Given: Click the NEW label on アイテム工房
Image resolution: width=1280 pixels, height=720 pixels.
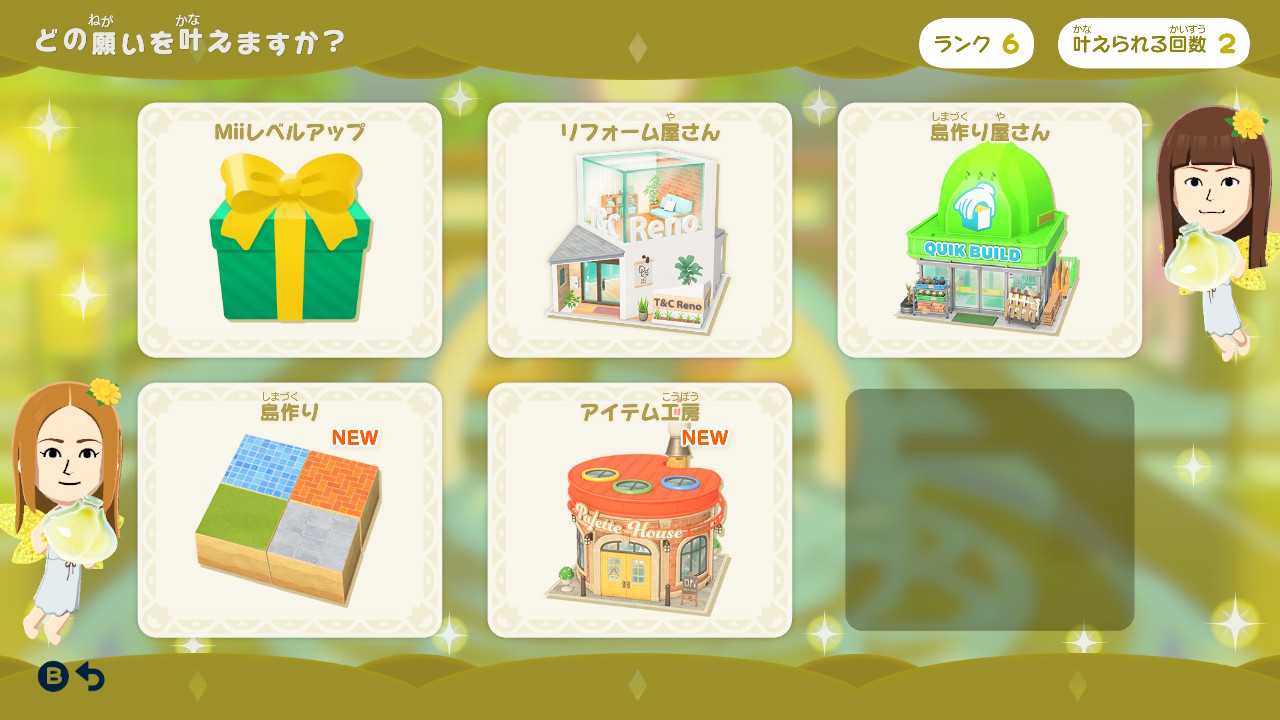Looking at the screenshot, I should pos(704,437).
